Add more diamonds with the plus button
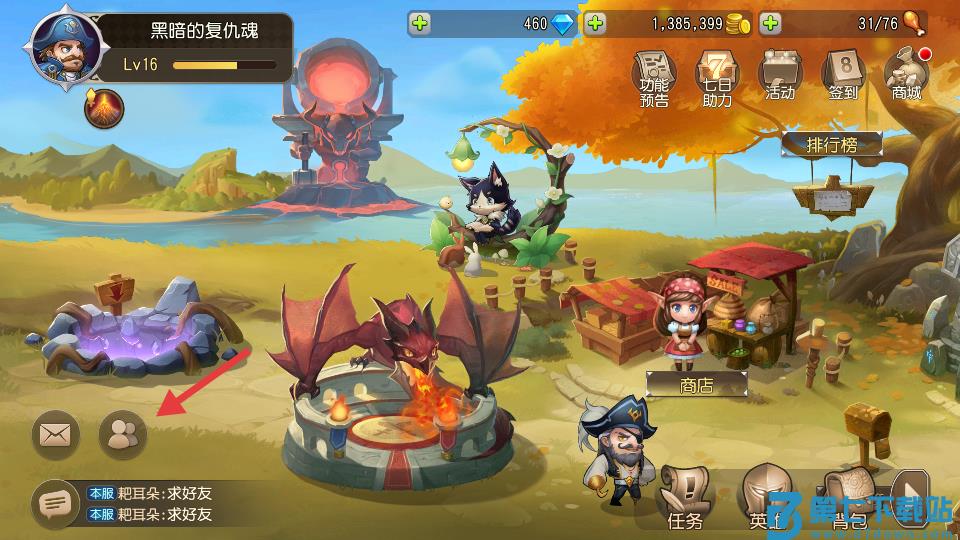The height and width of the screenshot is (540, 960). [x=421, y=24]
